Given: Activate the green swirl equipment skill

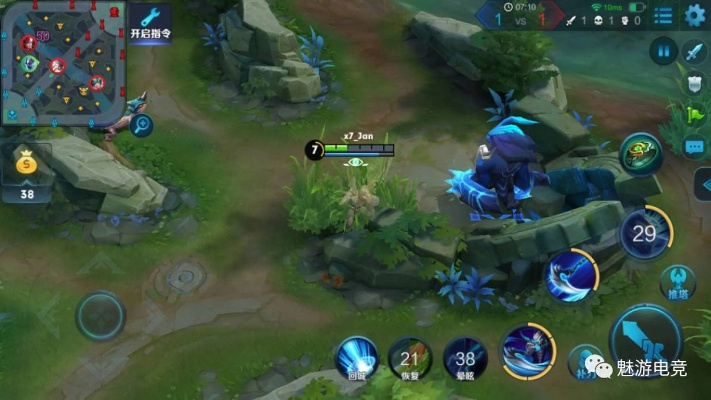Looking at the screenshot, I should [x=639, y=152].
